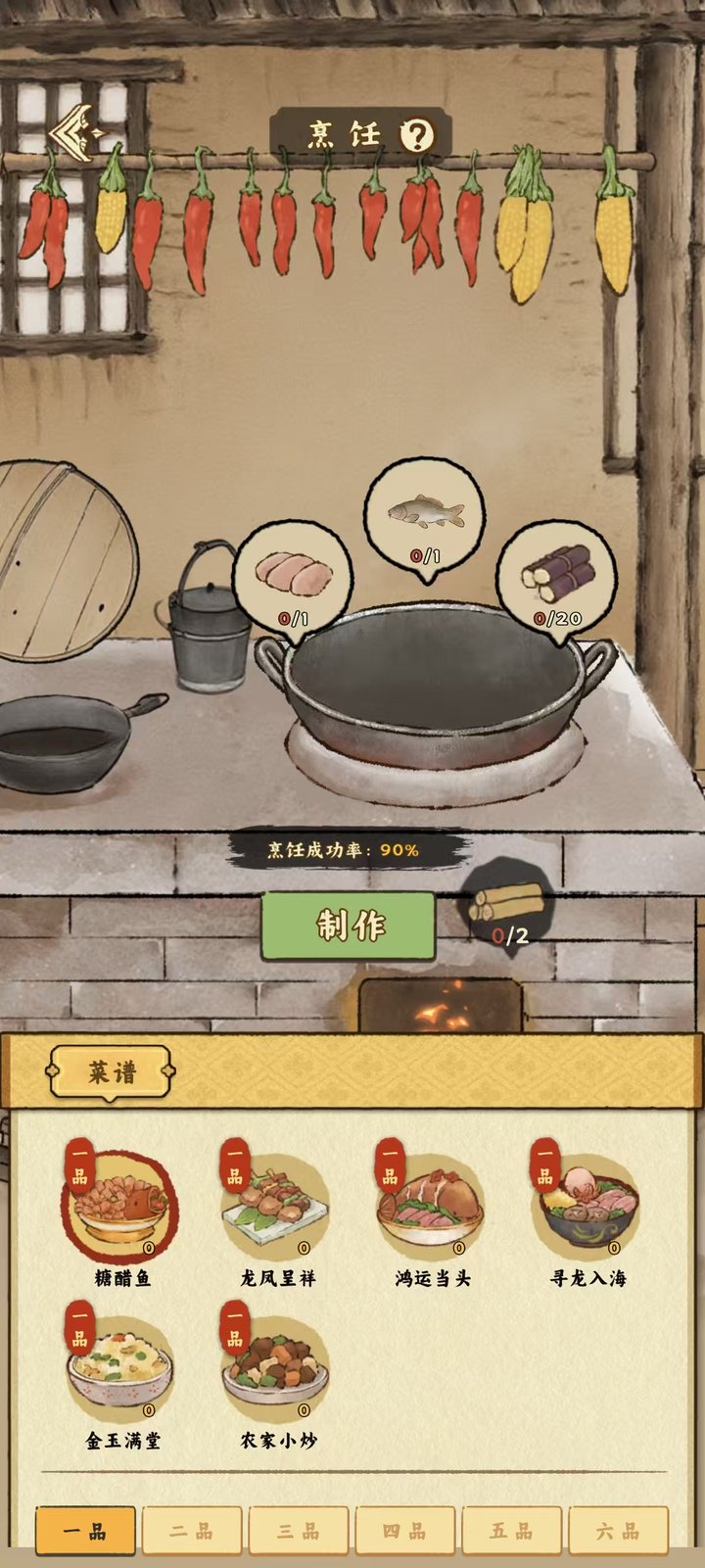The height and width of the screenshot is (1568, 705).
Task: Open the cooking help question mark
Action: point(418,135)
